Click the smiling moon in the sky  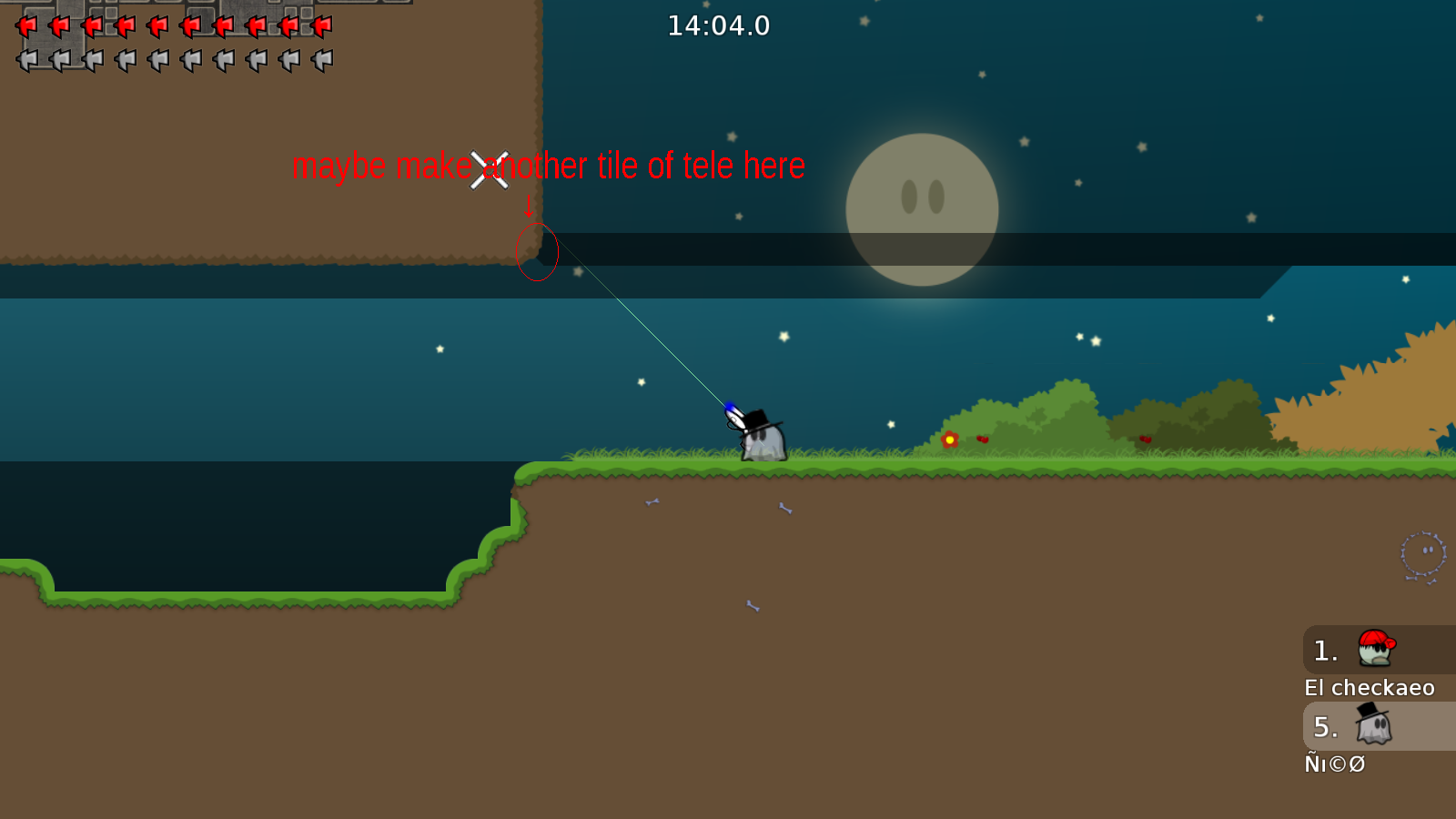click(923, 209)
